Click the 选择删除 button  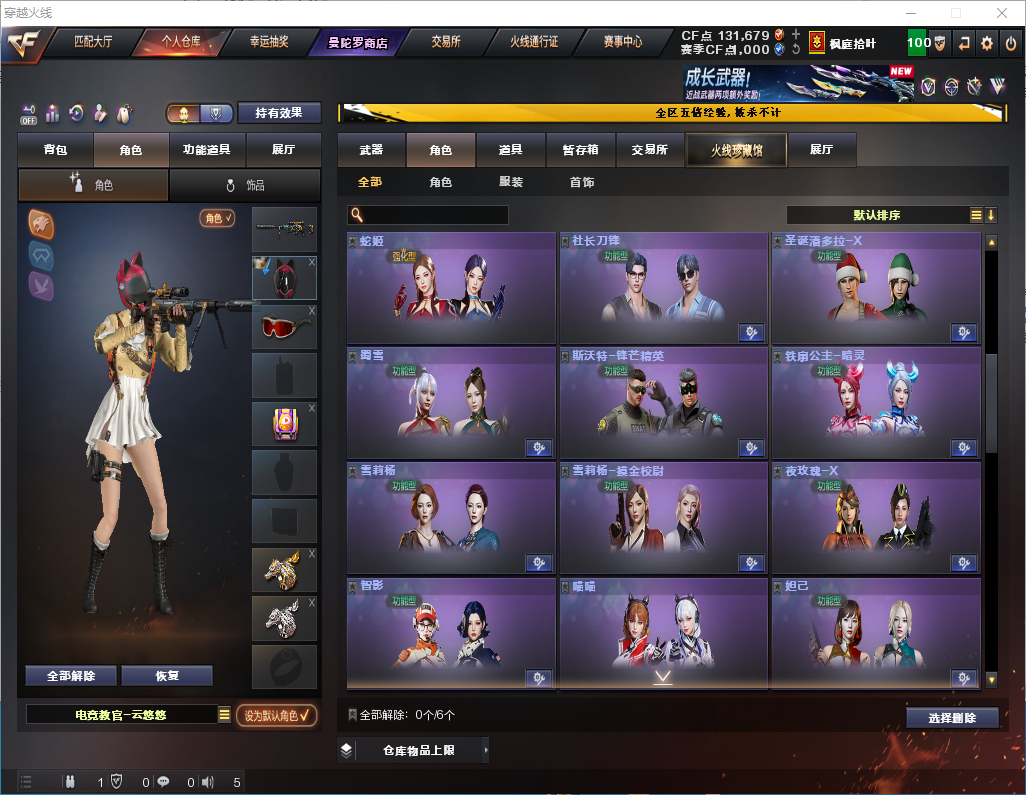pyautogui.click(x=952, y=718)
